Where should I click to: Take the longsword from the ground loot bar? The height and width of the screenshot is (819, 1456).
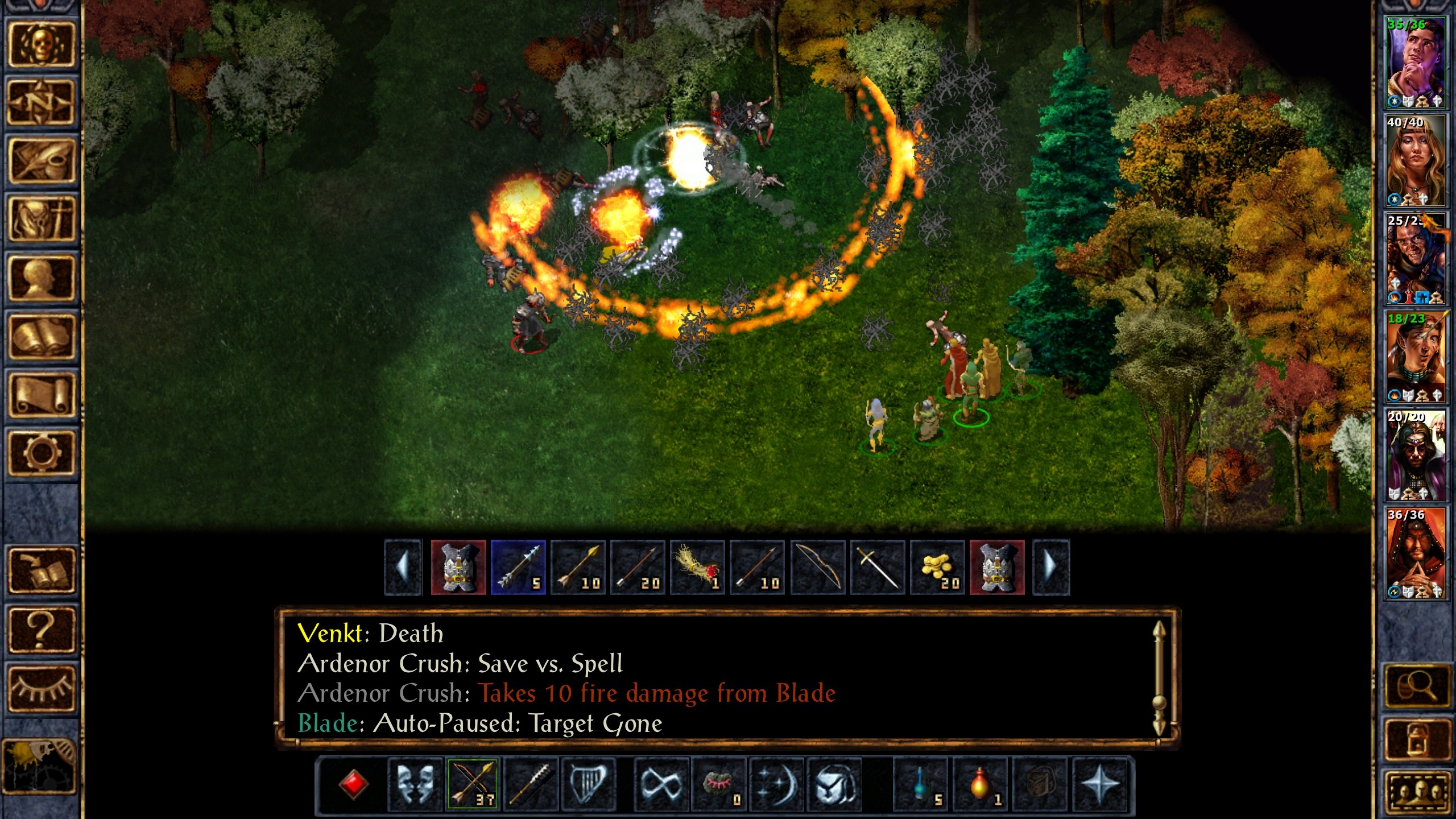(x=877, y=568)
